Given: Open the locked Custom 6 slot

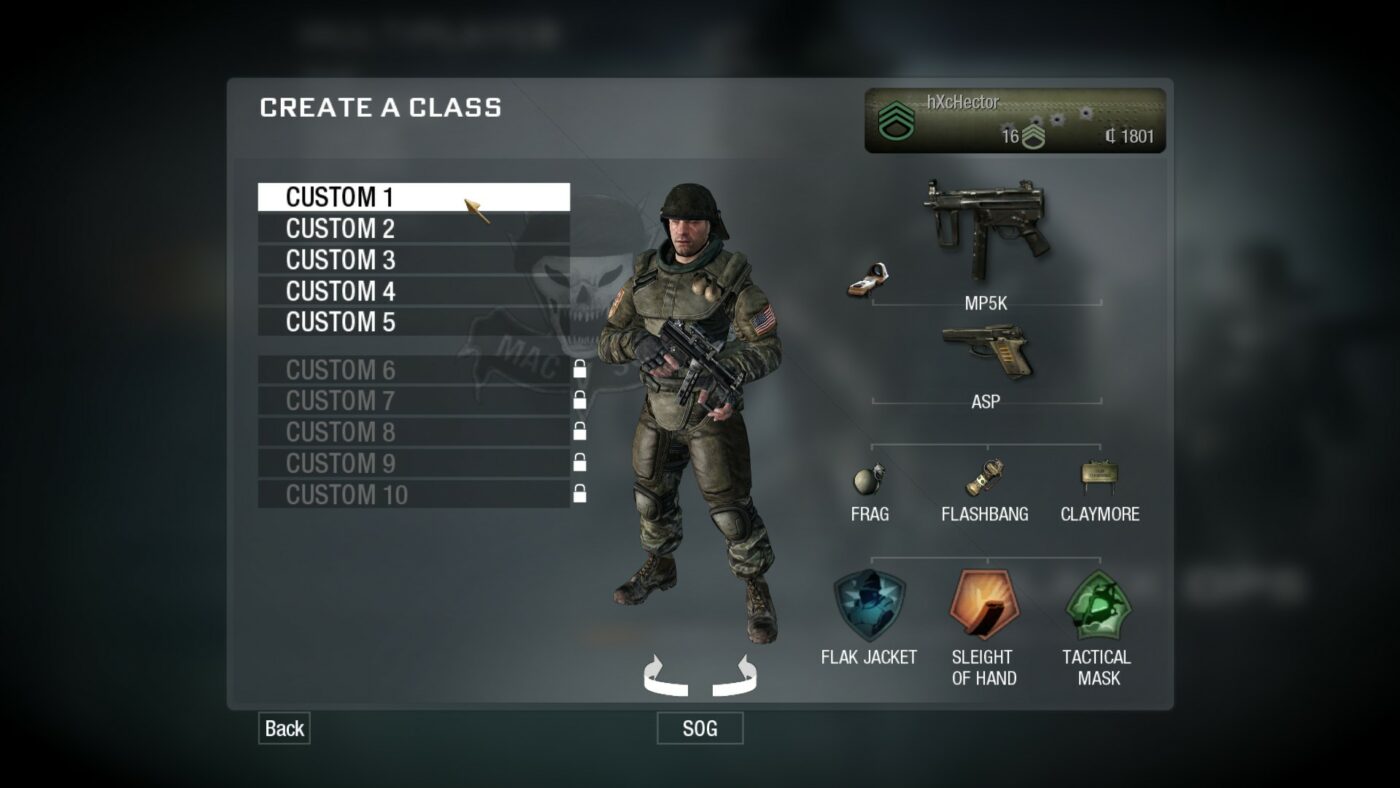Looking at the screenshot, I should coord(340,369).
